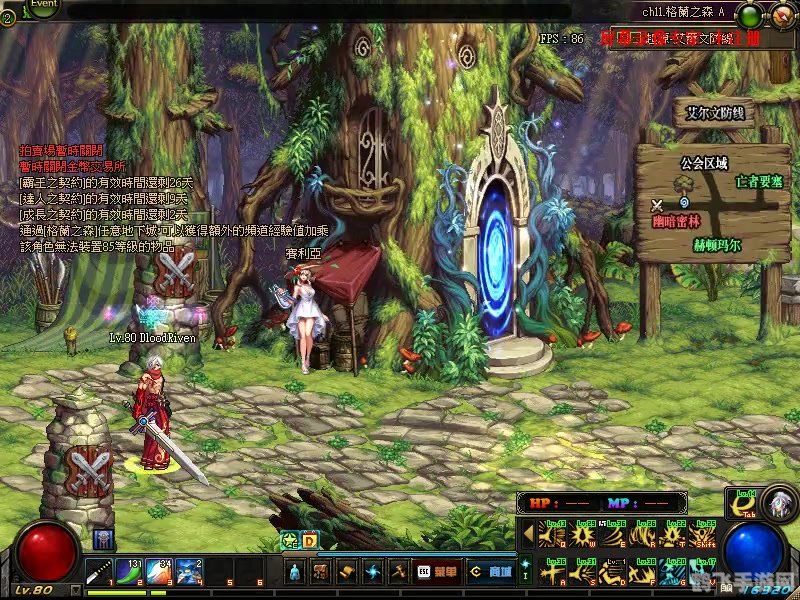Activate the Lv.25 skill bound to Shift
This screenshot has height=600, width=800.
(703, 534)
